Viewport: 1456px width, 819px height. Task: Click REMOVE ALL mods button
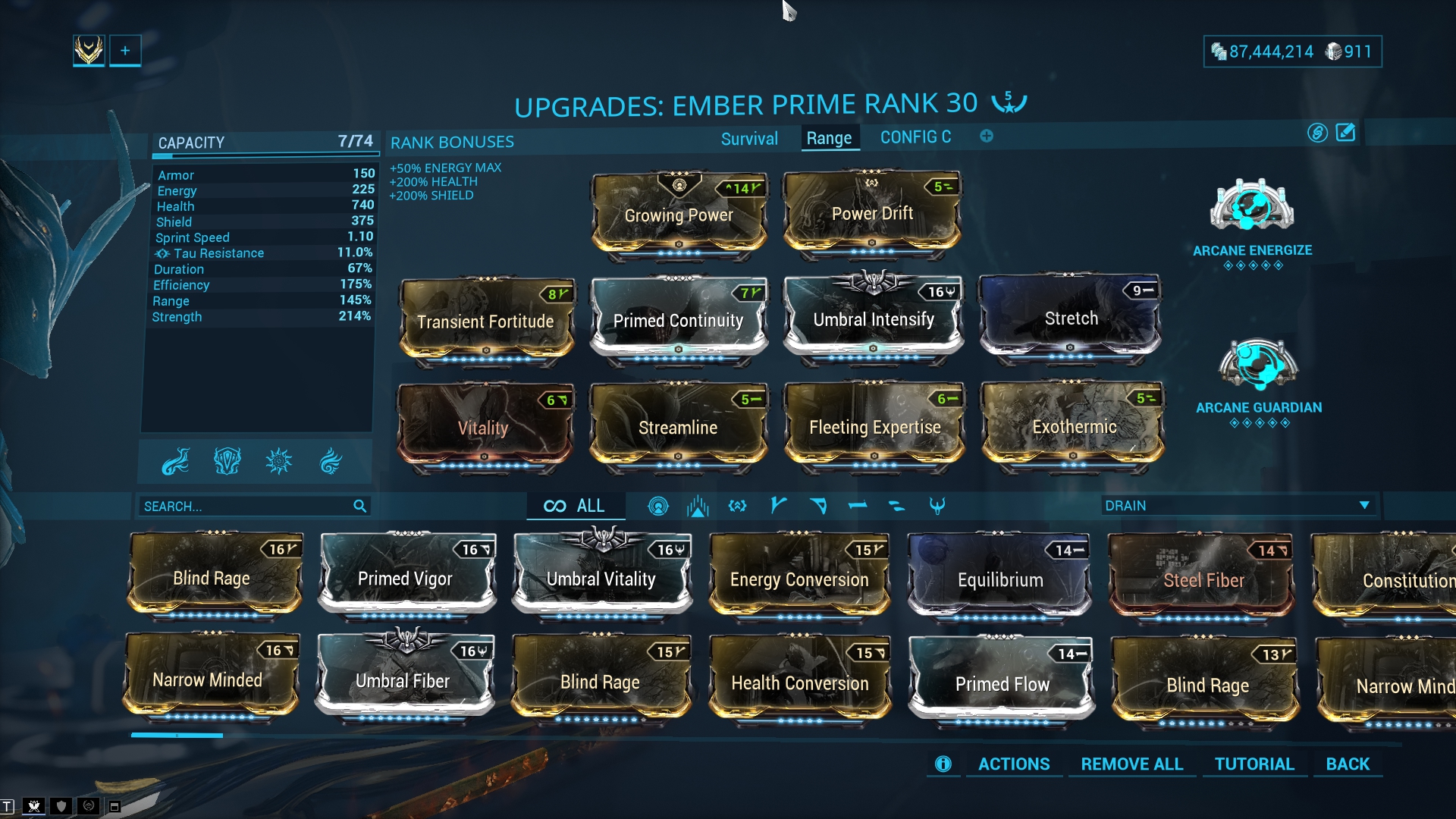click(1131, 764)
